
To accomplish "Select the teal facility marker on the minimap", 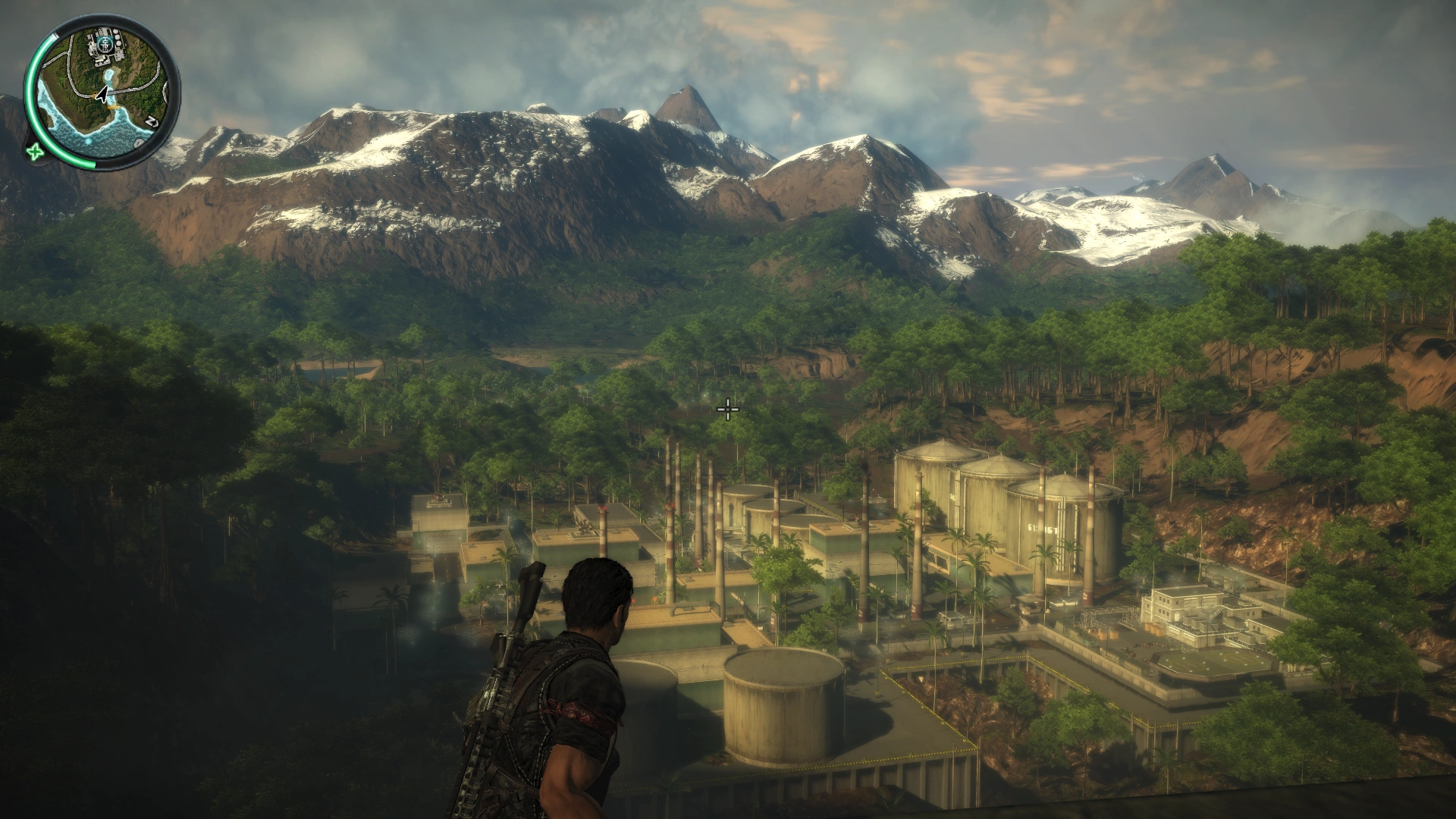I will point(105,45).
